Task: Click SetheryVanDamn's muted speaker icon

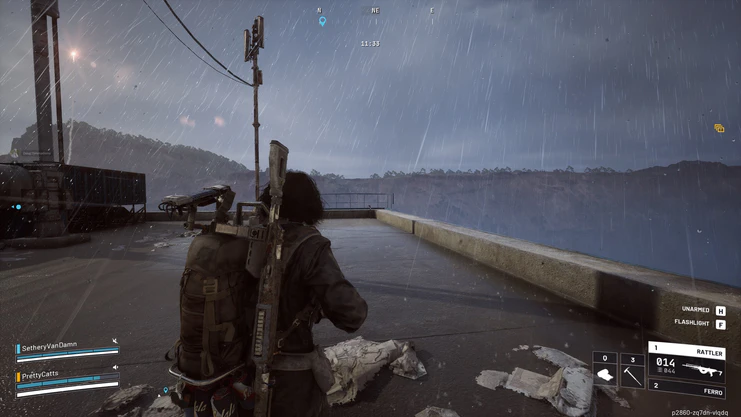Action: (x=115, y=342)
